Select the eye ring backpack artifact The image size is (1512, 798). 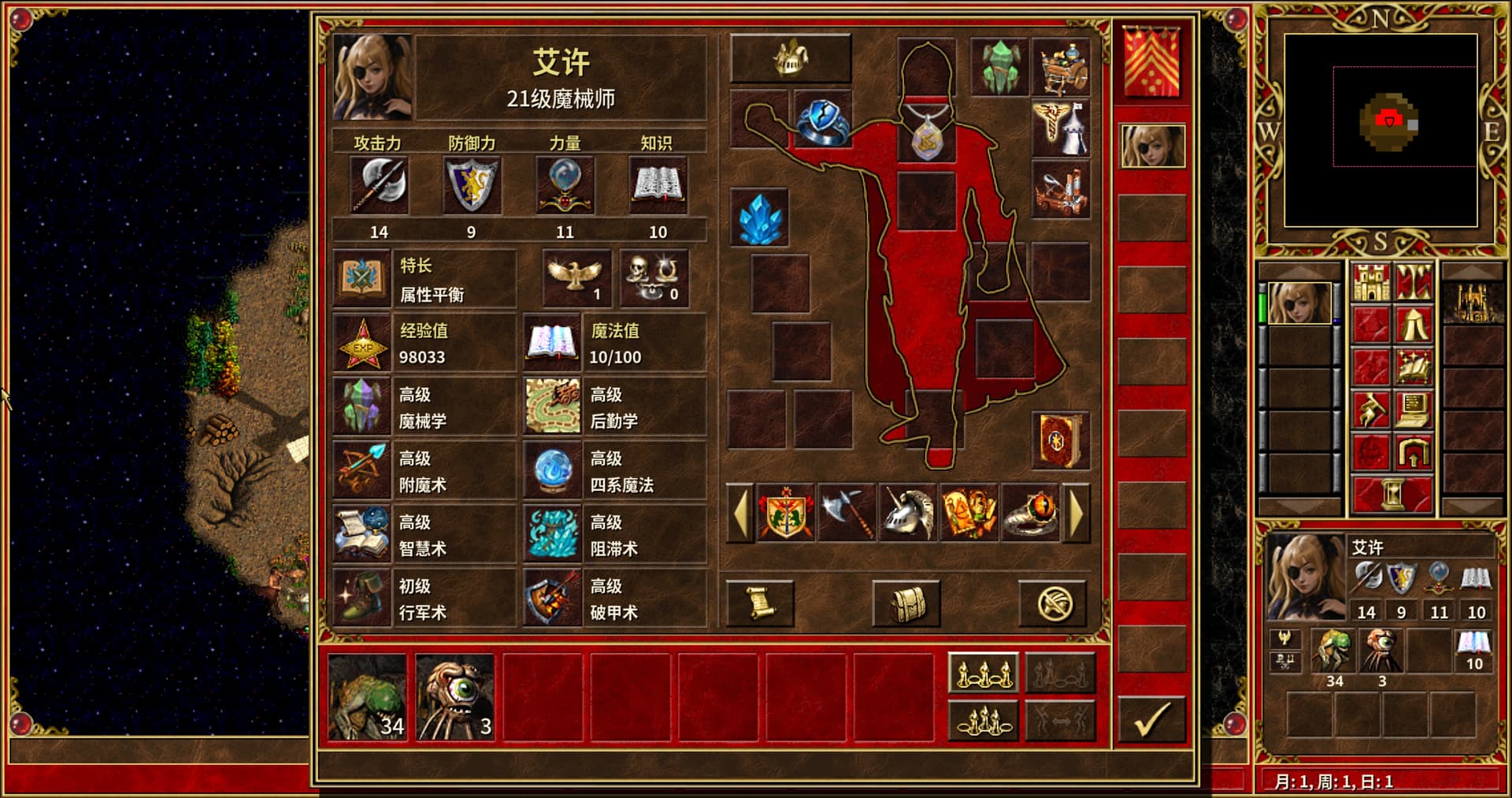tap(1030, 514)
